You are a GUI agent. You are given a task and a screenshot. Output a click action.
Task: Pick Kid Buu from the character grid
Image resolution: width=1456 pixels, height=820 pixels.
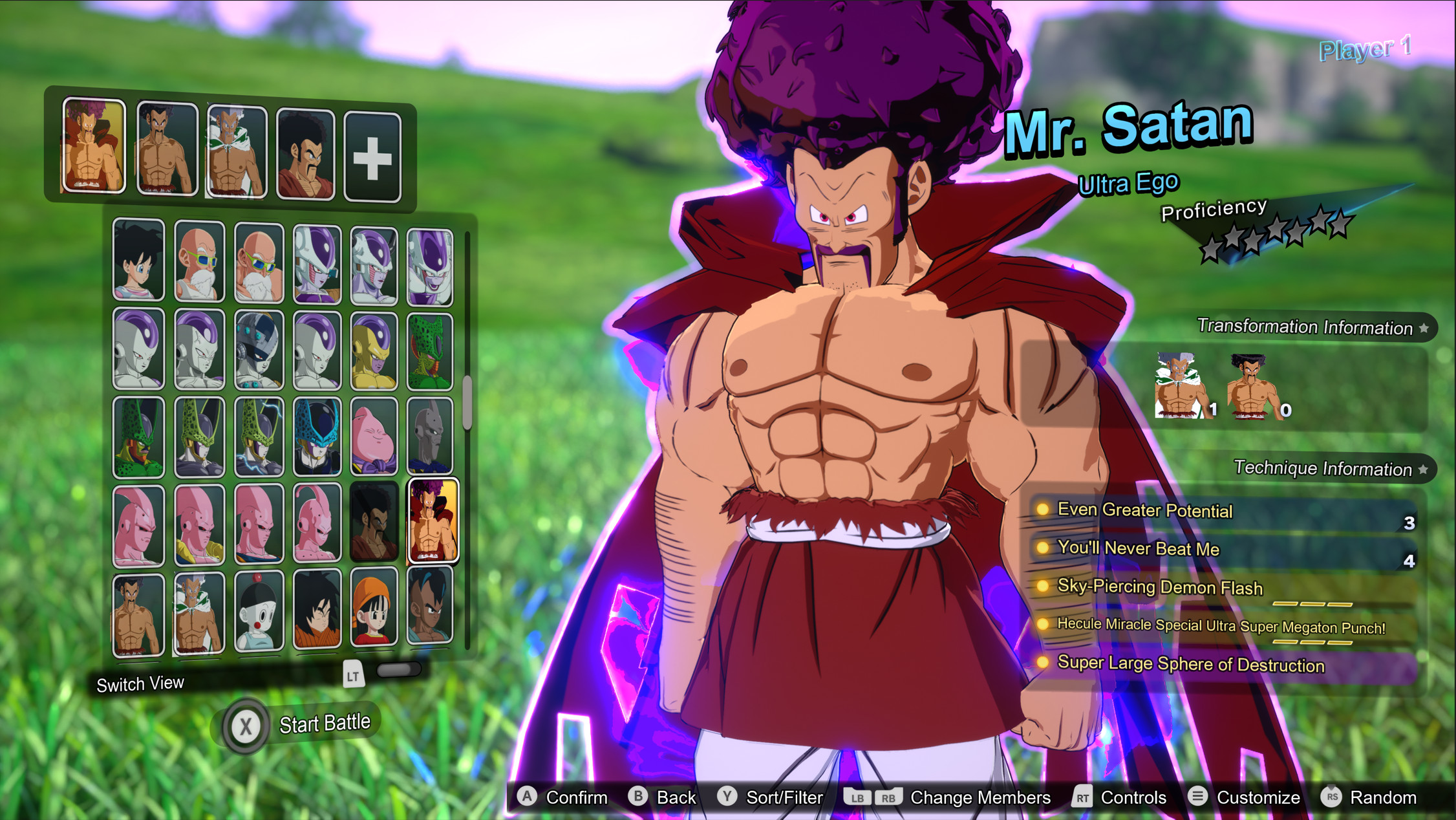[x=315, y=524]
